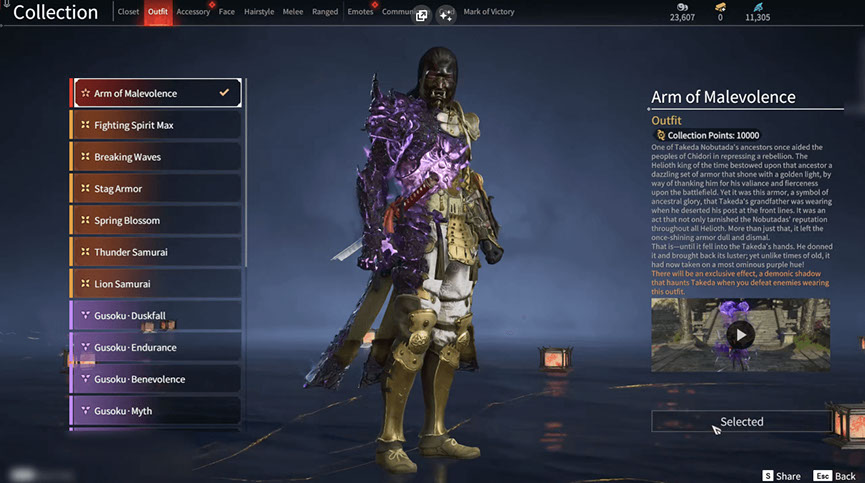Viewport: 865px width, 483px height.
Task: Show the Ranged tab
Action: click(325, 12)
